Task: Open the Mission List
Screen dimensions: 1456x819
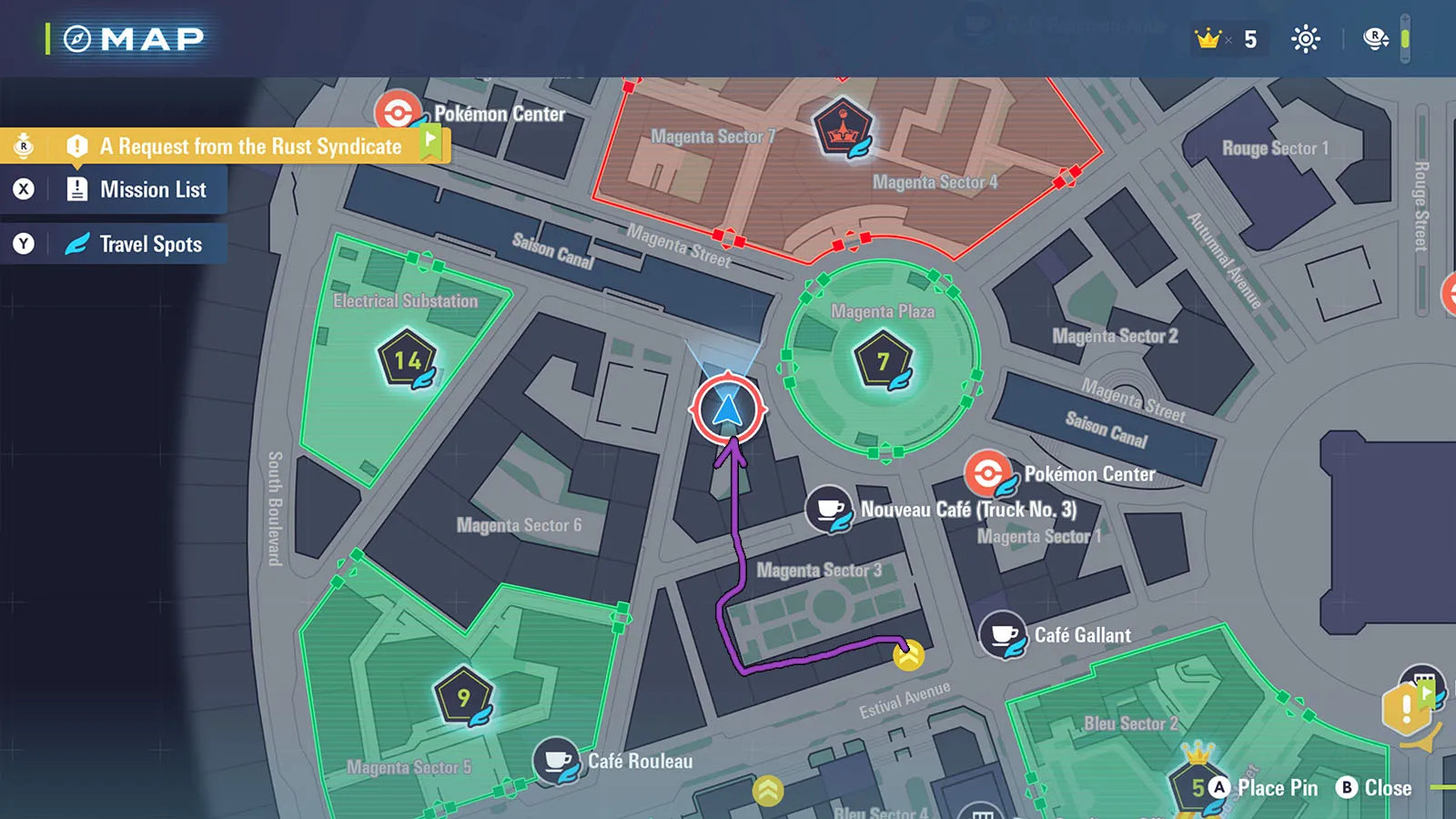Action: pos(152,189)
